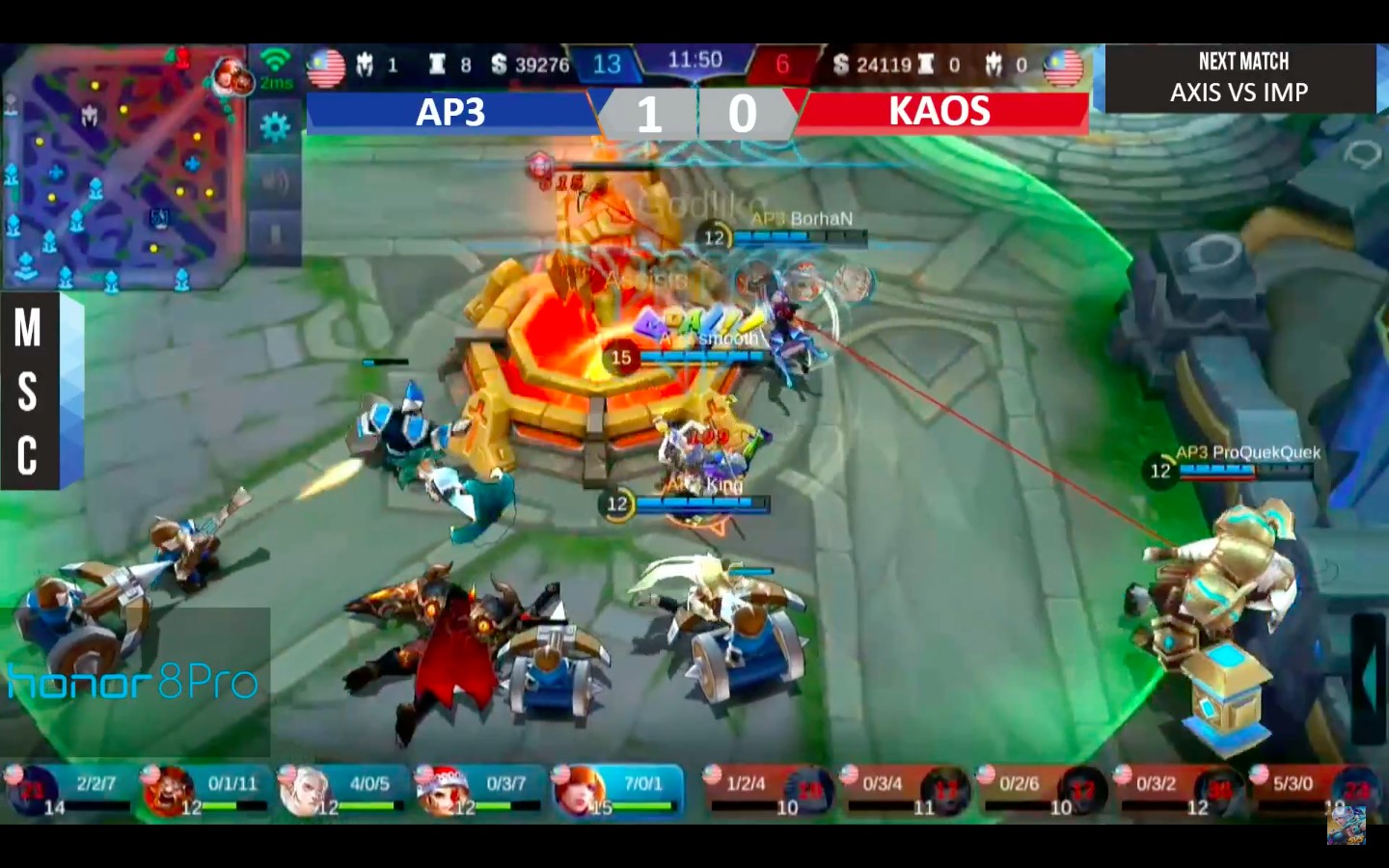Screen dimensions: 1389x868
Task: Follow the highlighted 7/0/1 hero panel
Action: (x=617, y=791)
